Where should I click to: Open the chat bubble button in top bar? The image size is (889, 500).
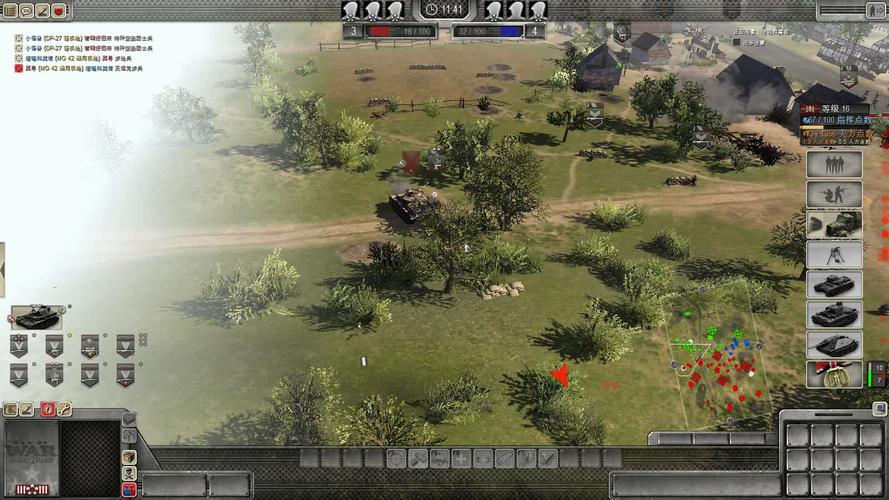[x=27, y=10]
